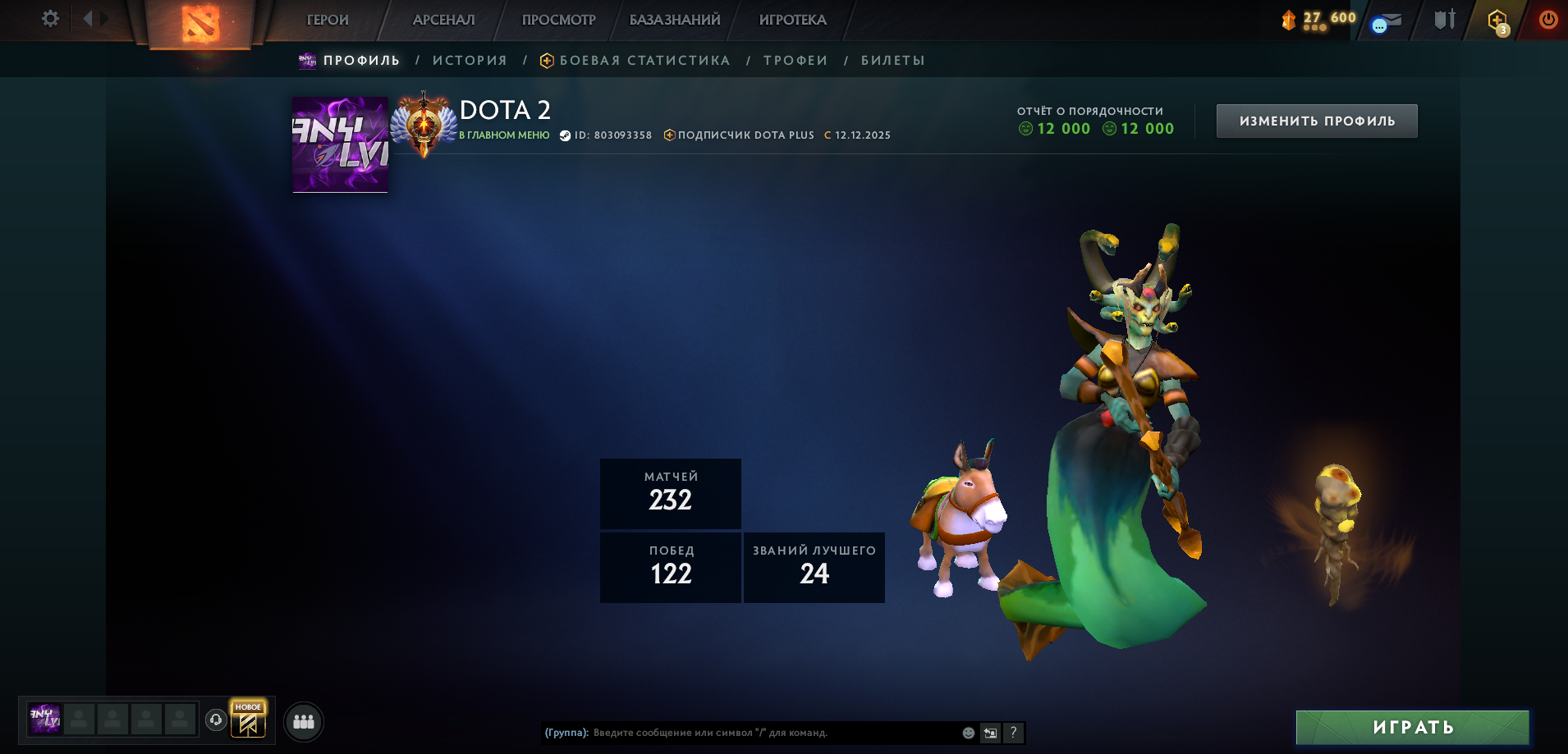Click the help question mark next to chat
Image resolution: width=1568 pixels, height=754 pixels.
[x=1013, y=733]
